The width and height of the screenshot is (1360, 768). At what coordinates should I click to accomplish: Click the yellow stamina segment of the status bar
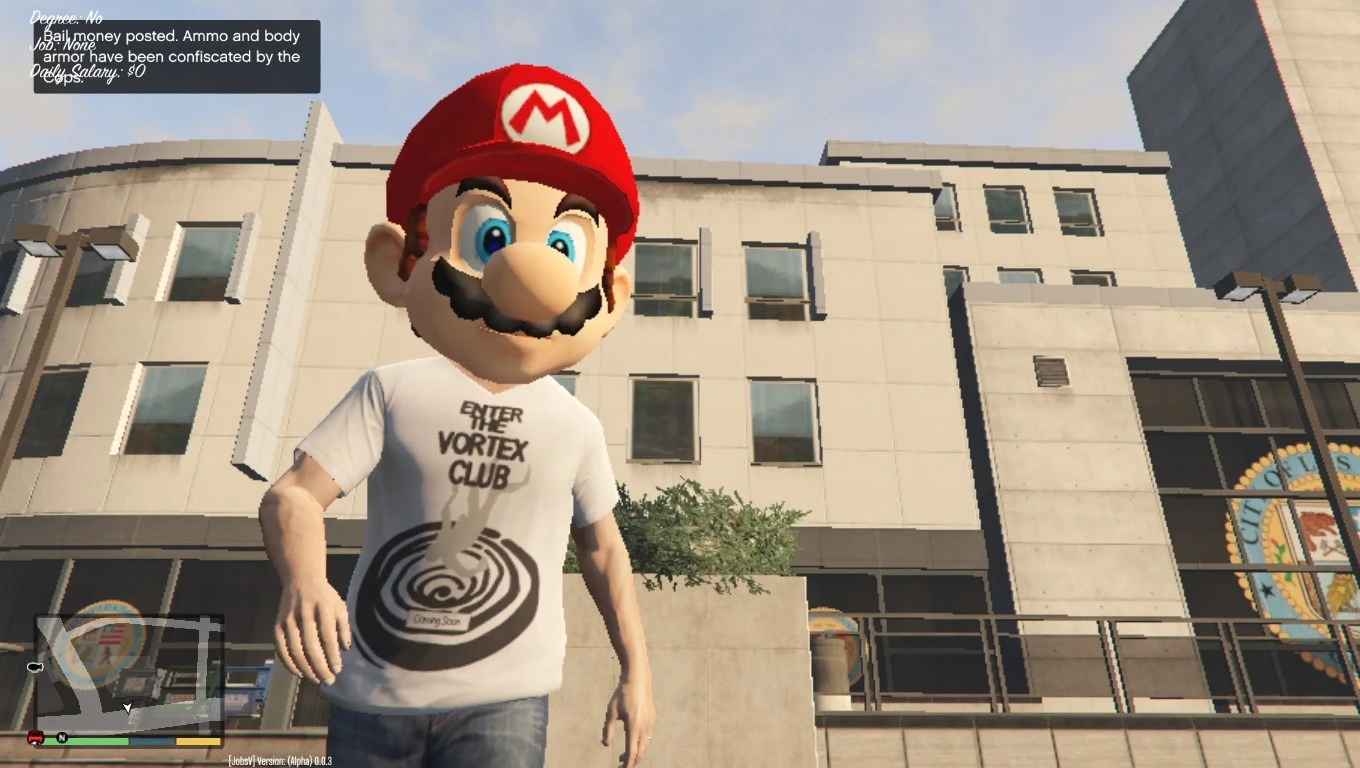coord(197,741)
